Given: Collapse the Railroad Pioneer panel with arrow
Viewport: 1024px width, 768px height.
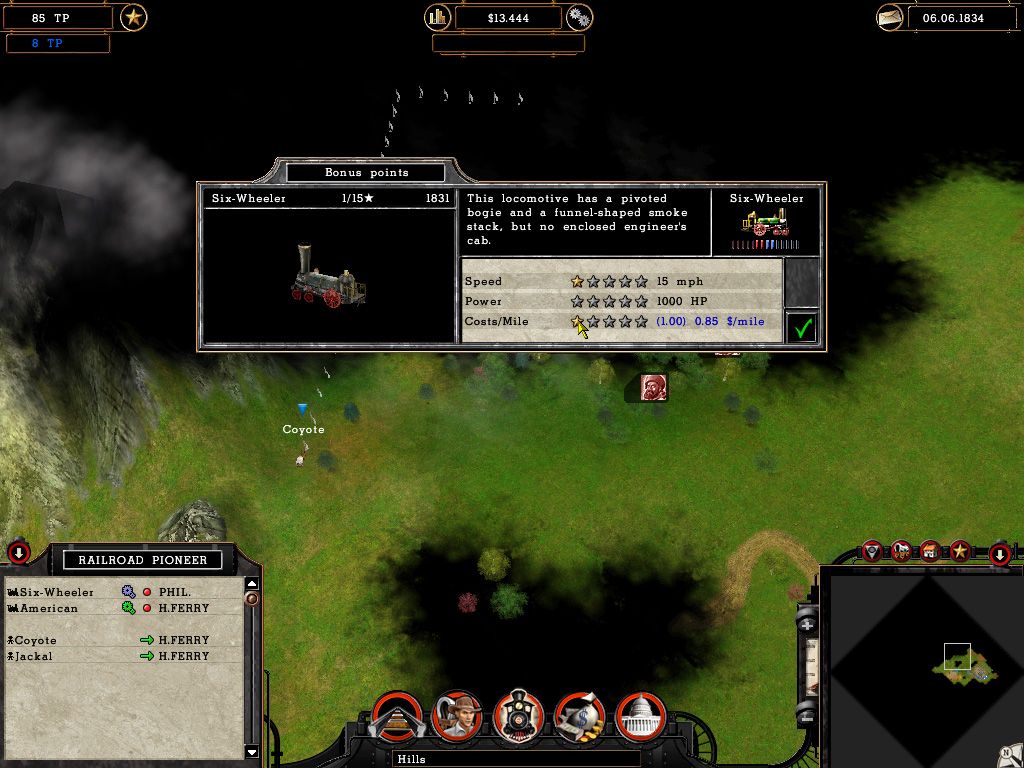Looking at the screenshot, I should click(x=19, y=552).
